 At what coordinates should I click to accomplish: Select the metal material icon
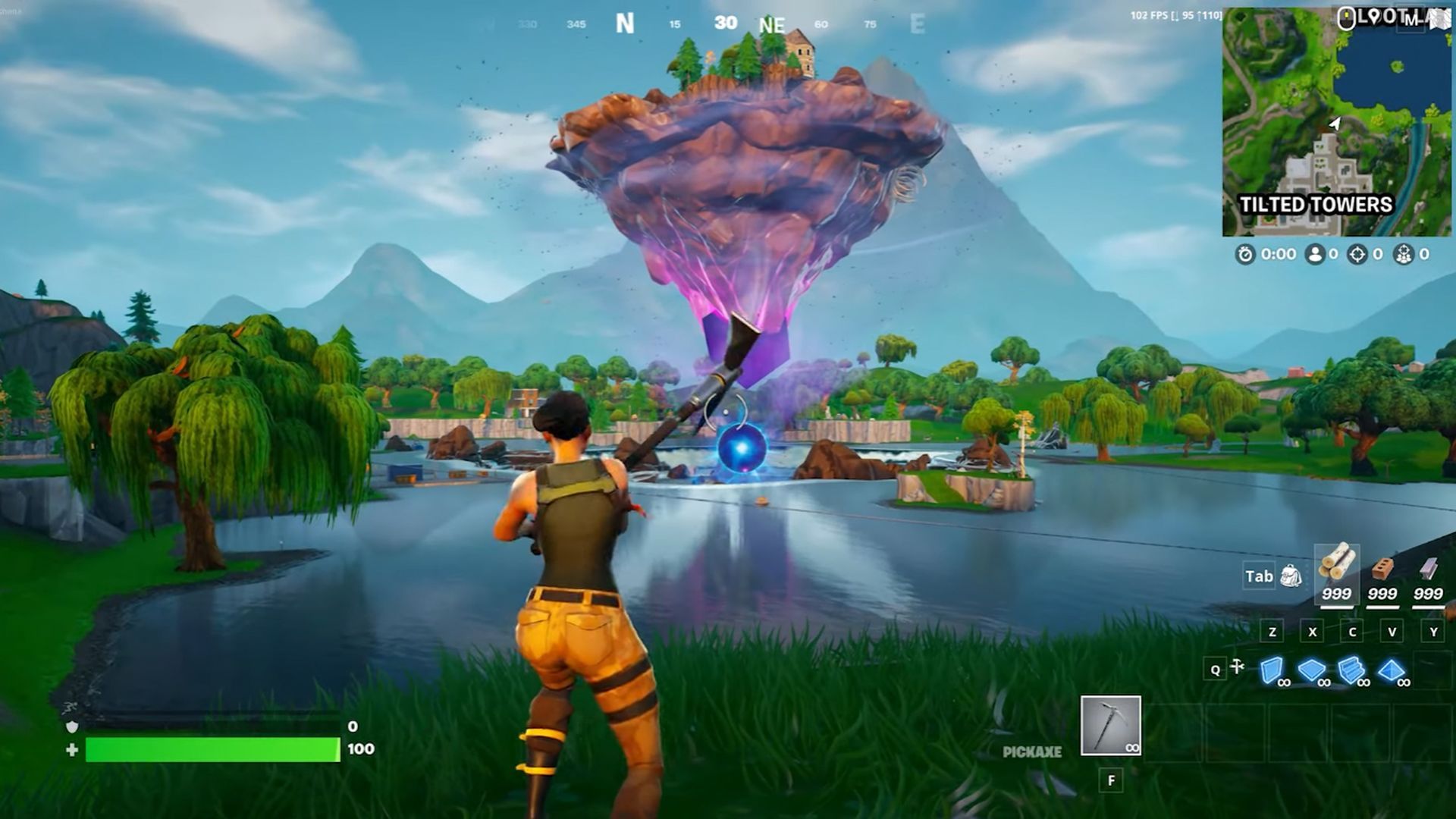(1428, 570)
